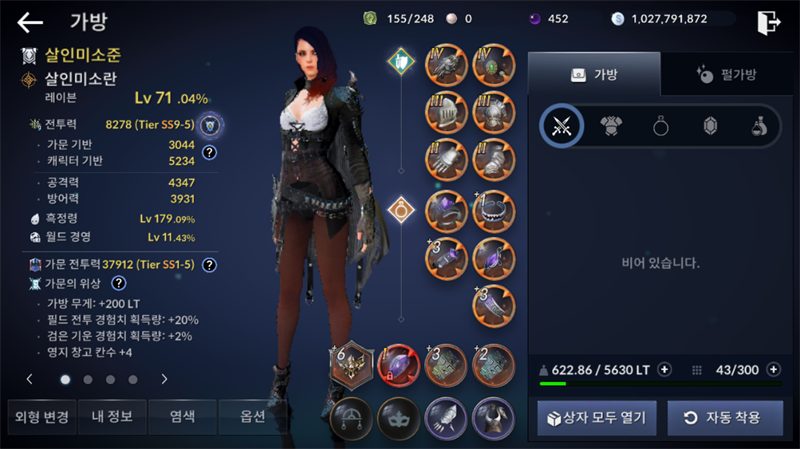Show next info page with right arrow

point(164,379)
